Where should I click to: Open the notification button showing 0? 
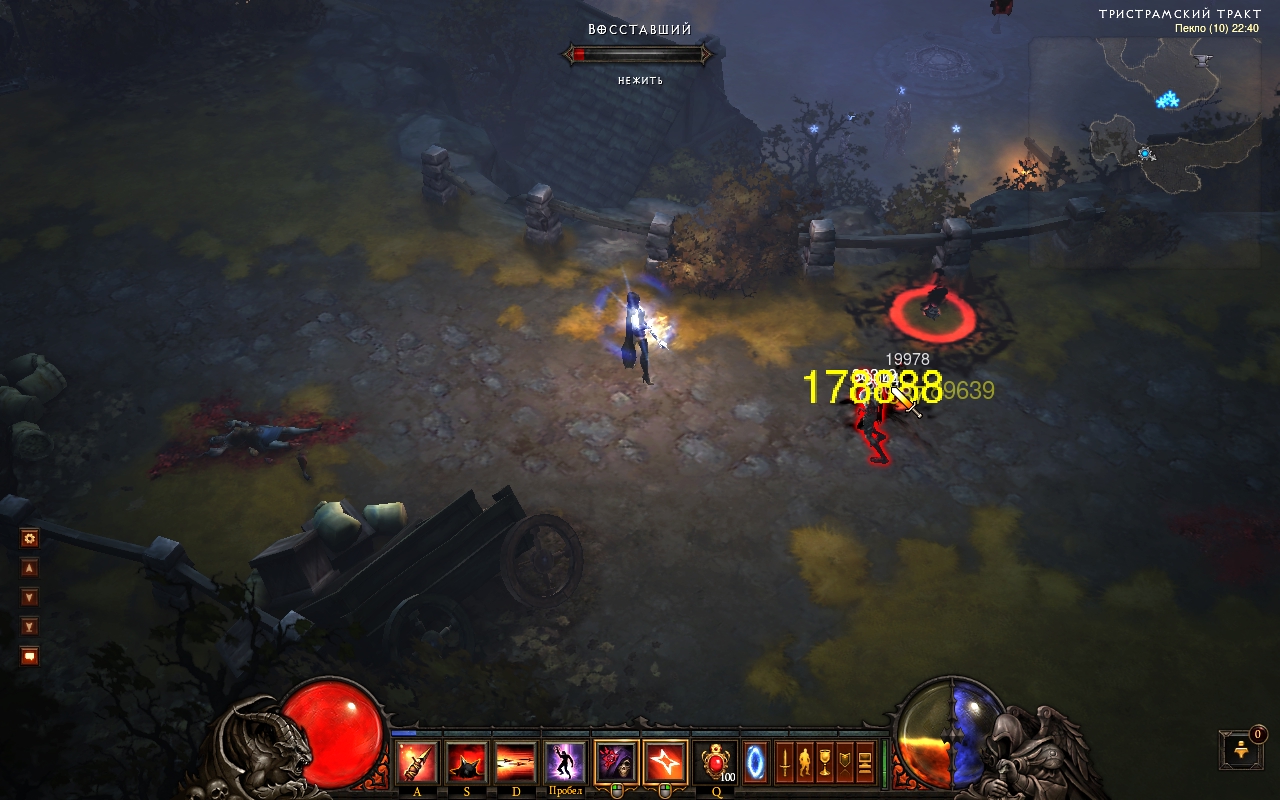[1241, 749]
